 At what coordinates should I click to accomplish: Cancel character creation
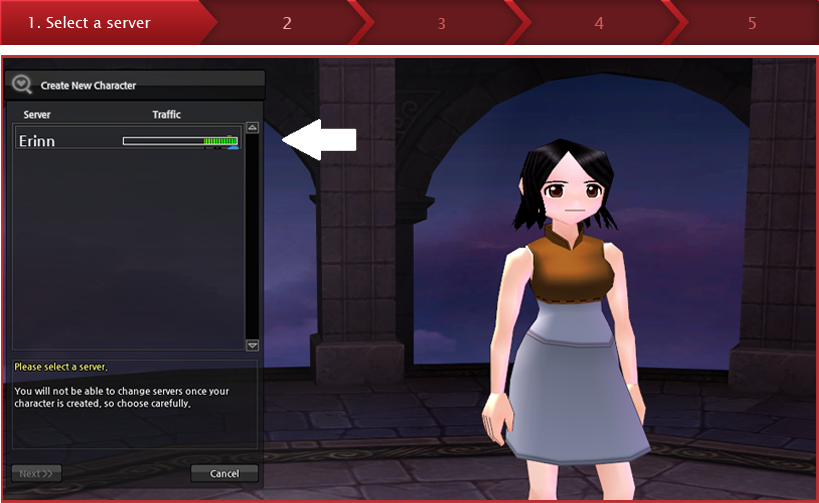coord(224,473)
